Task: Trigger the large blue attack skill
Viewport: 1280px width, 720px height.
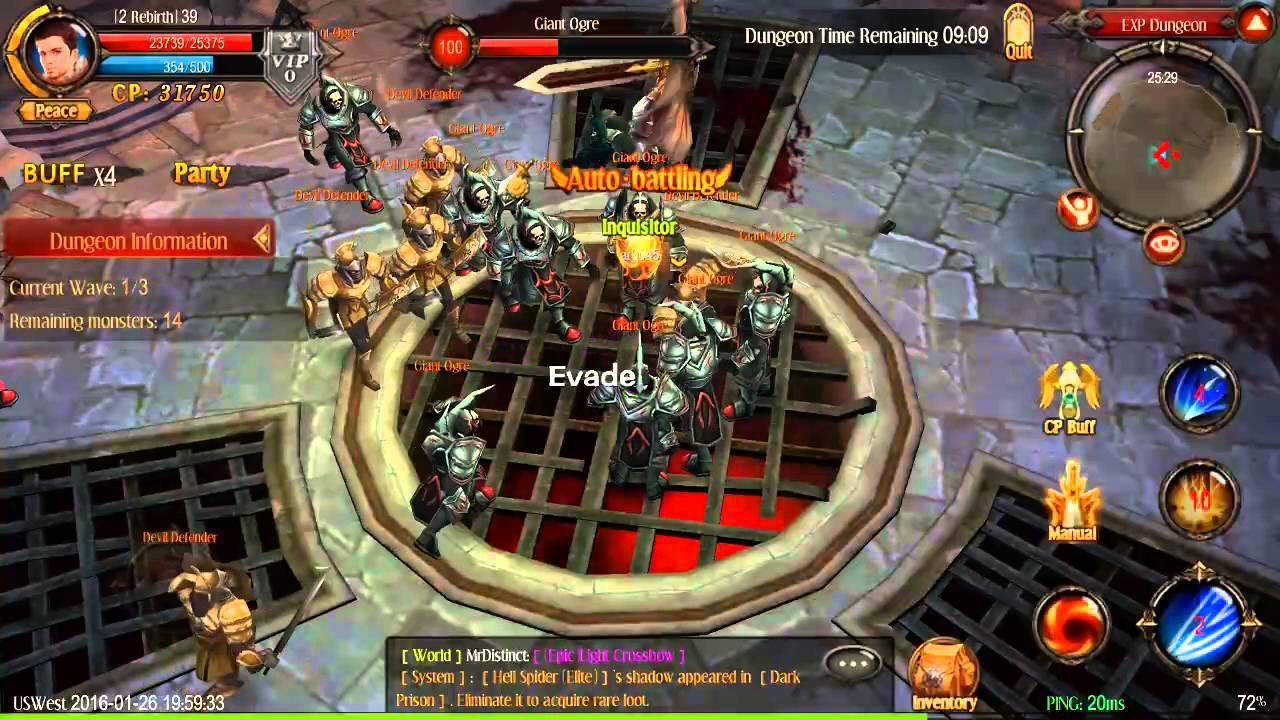Action: pos(1200,625)
